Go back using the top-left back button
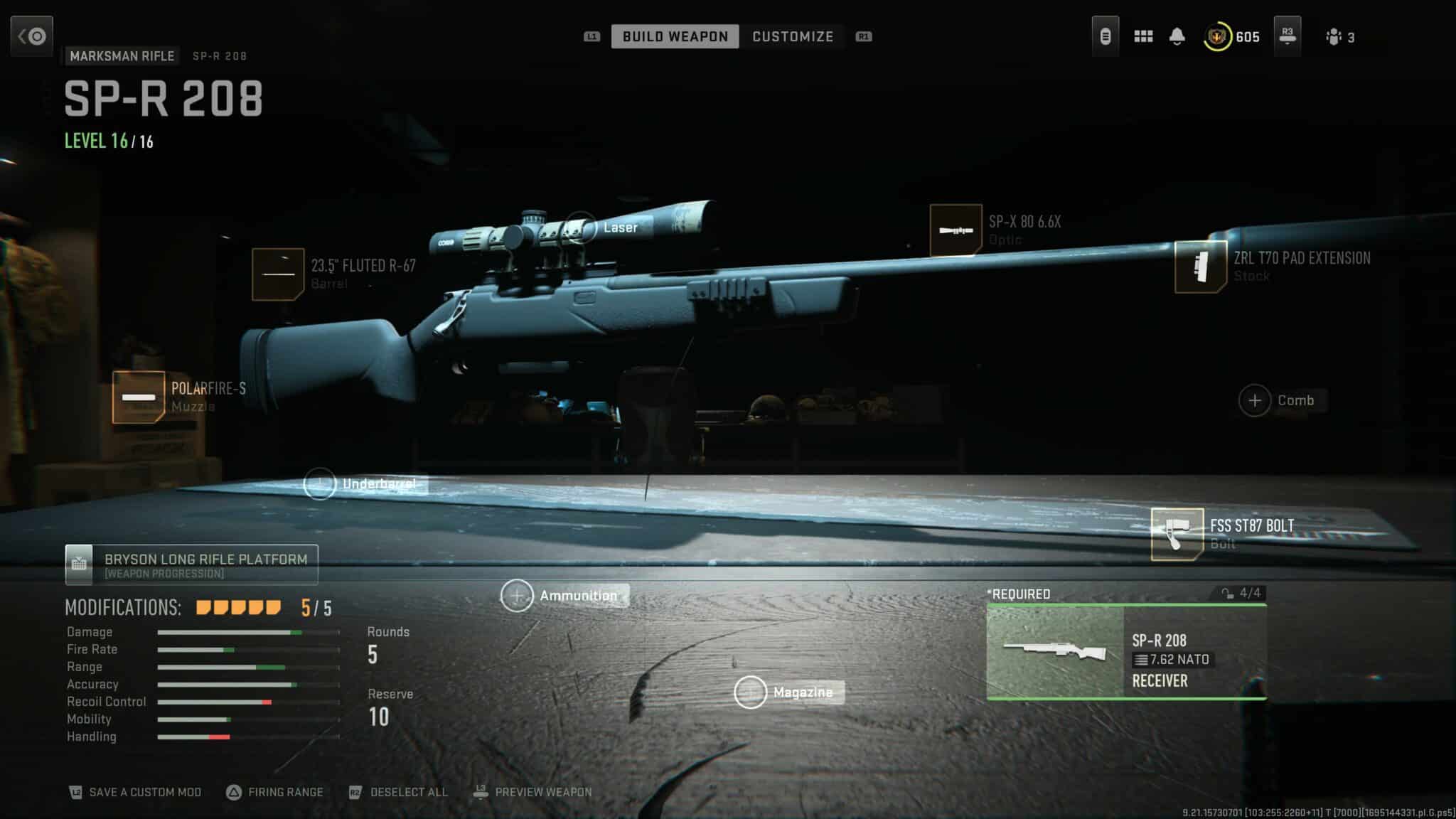 32,36
